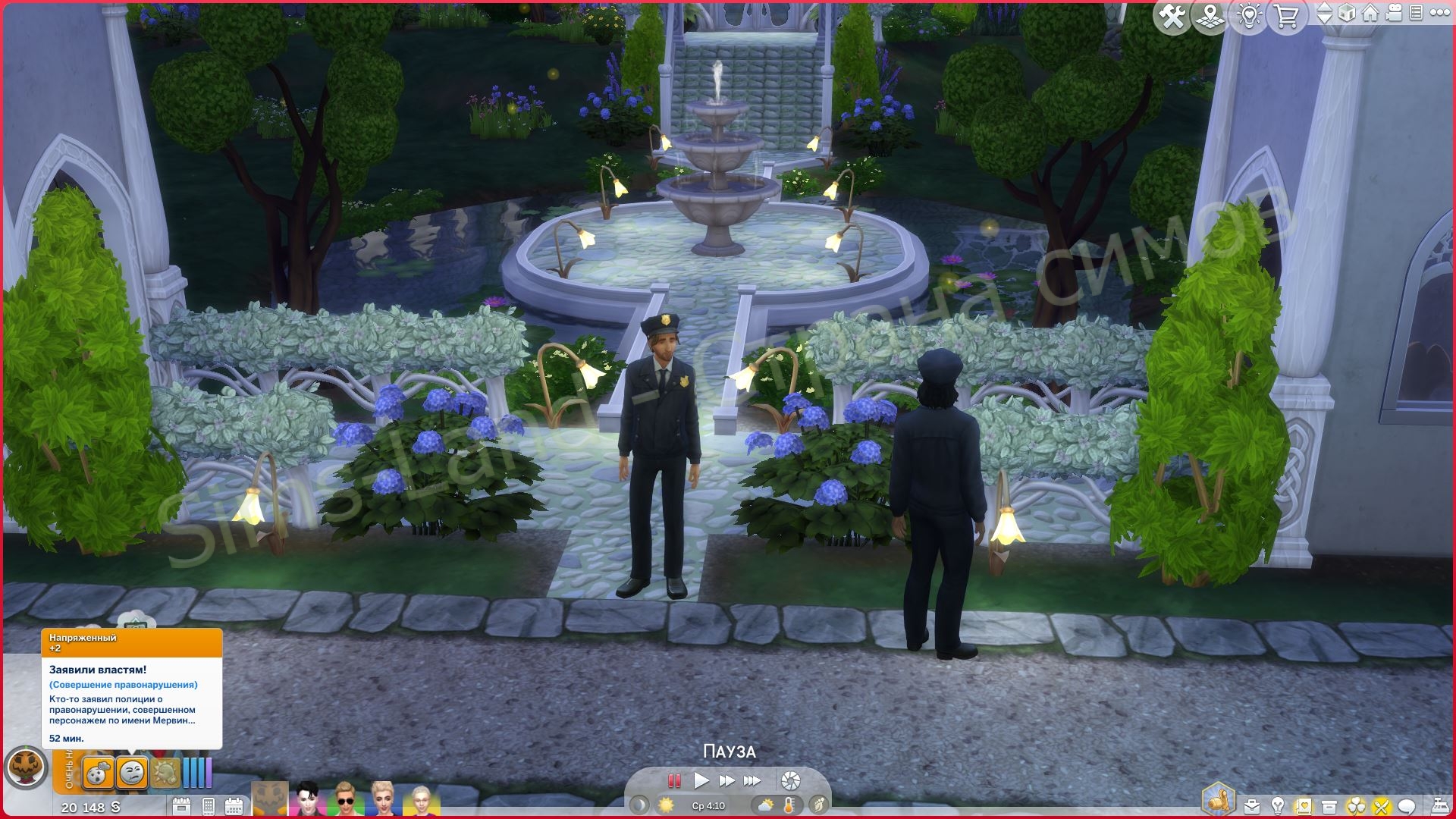Open the world map view
Screen dimensions: 1456x819
coord(1211,16)
